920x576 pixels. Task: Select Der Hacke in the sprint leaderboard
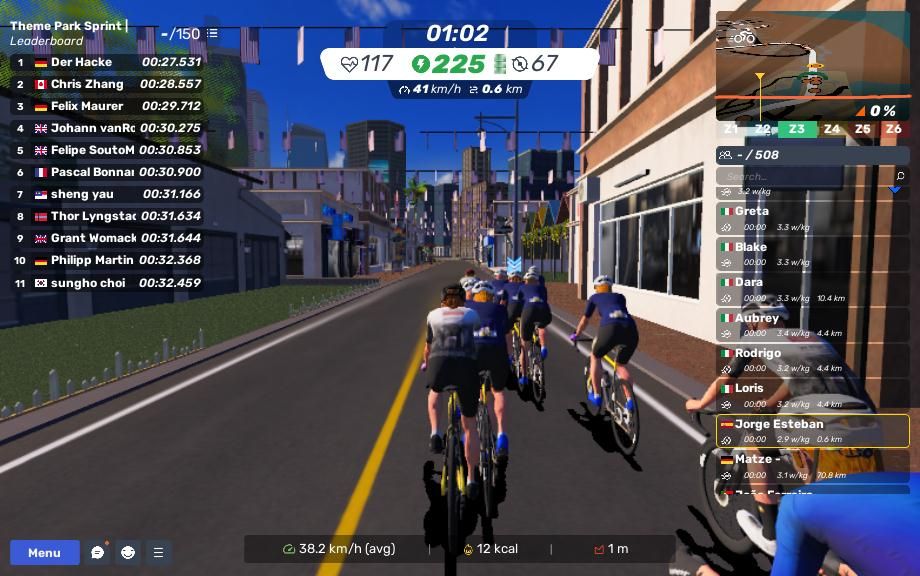[x=105, y=62]
